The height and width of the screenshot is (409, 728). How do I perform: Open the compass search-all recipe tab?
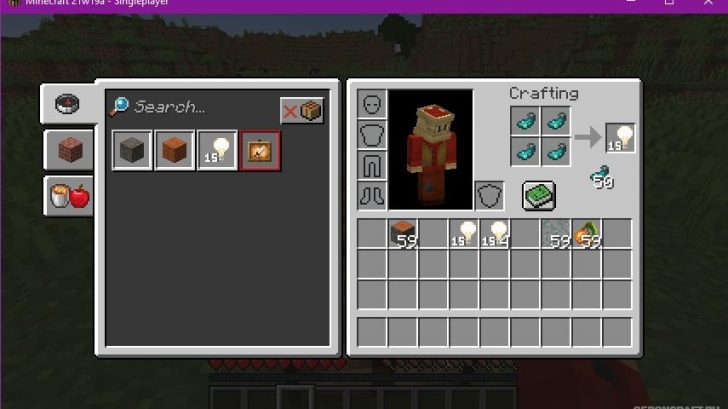[69, 104]
